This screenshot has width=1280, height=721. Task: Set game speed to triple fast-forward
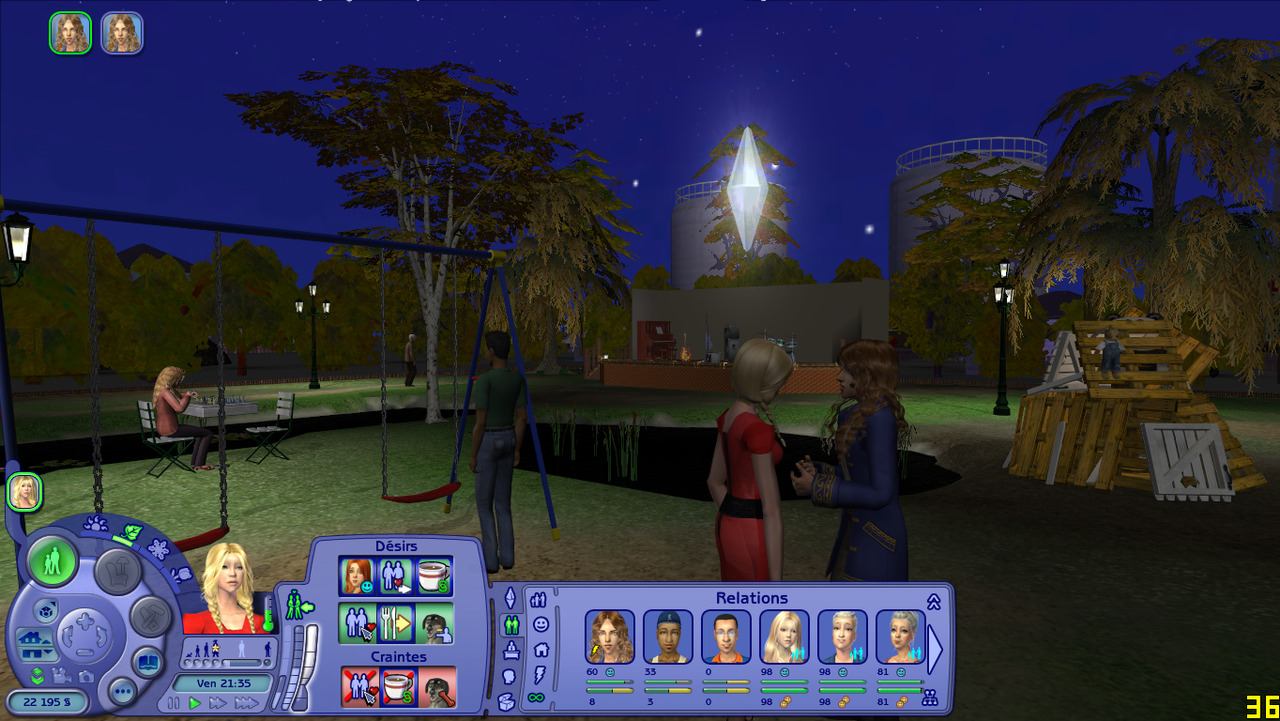click(246, 703)
